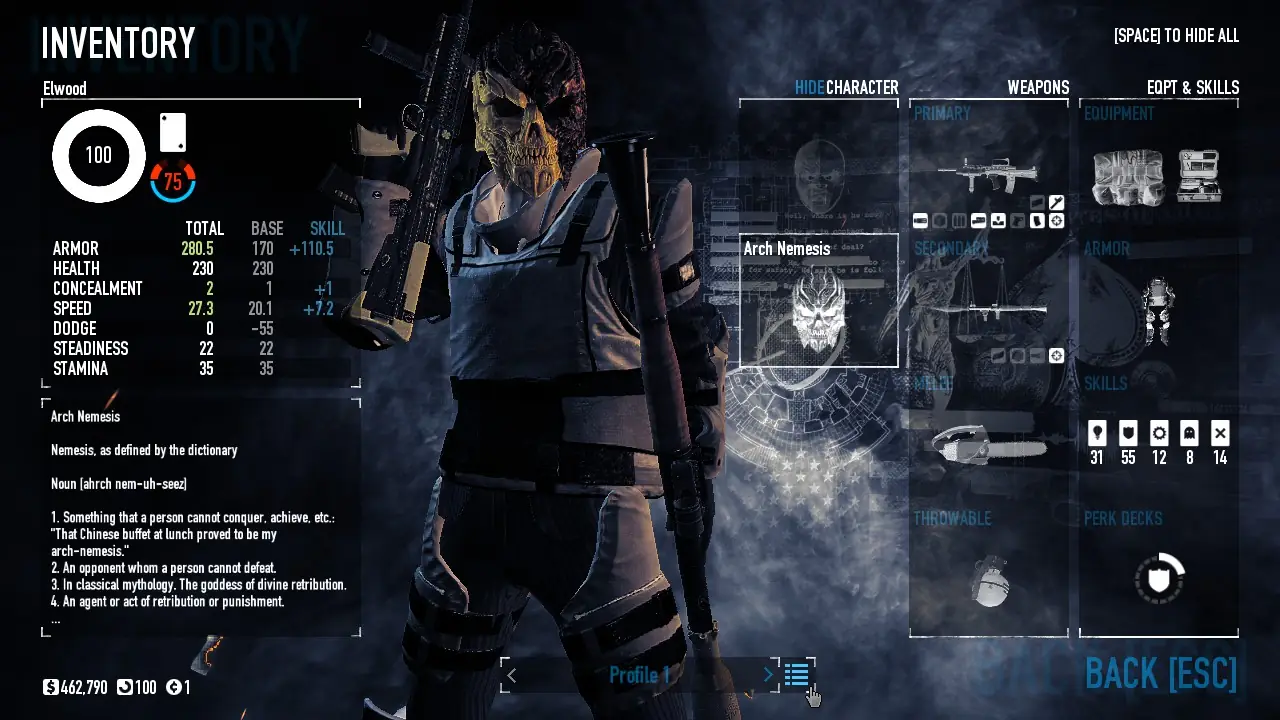Image resolution: width=1280 pixels, height=720 pixels.
Task: Go back with the BACK [ESC] button
Action: tap(1161, 674)
